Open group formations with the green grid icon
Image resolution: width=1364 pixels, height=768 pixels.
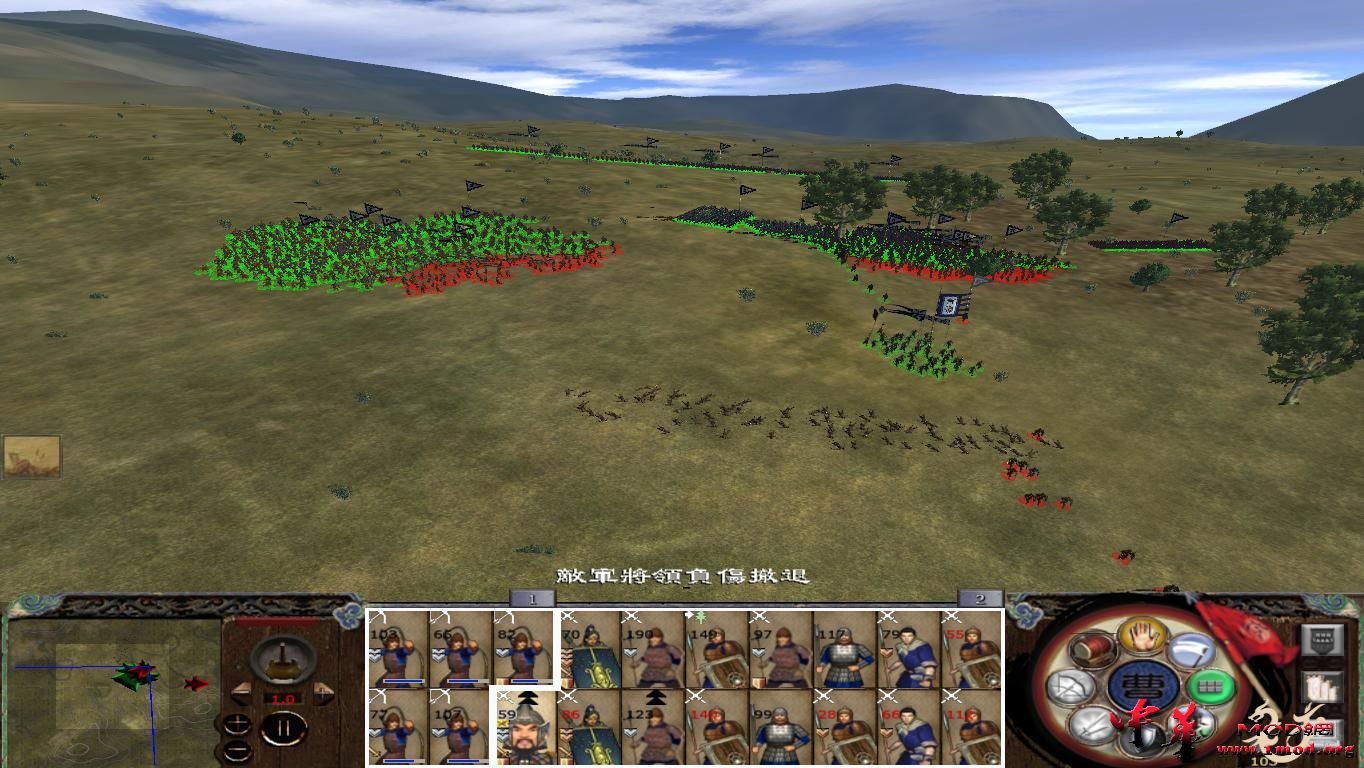pyautogui.click(x=1211, y=686)
